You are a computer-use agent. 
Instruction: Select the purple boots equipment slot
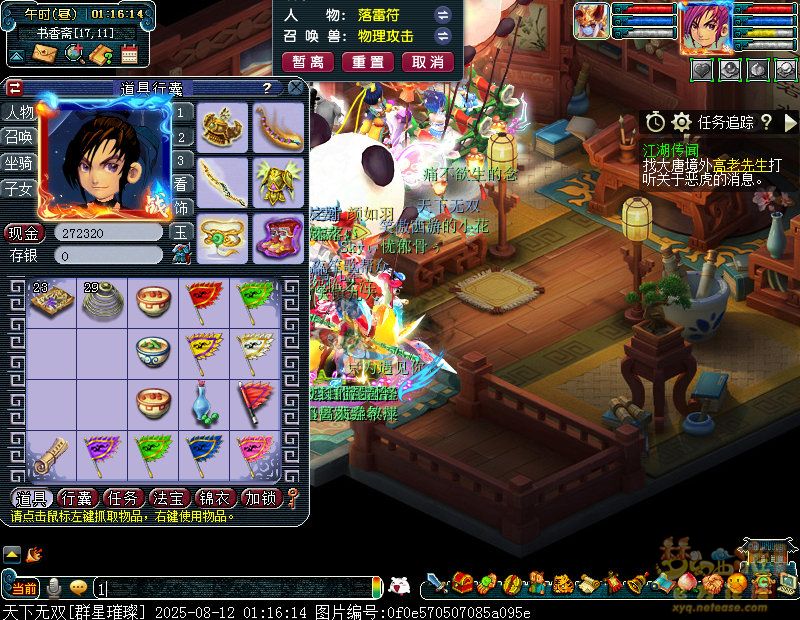(277, 237)
